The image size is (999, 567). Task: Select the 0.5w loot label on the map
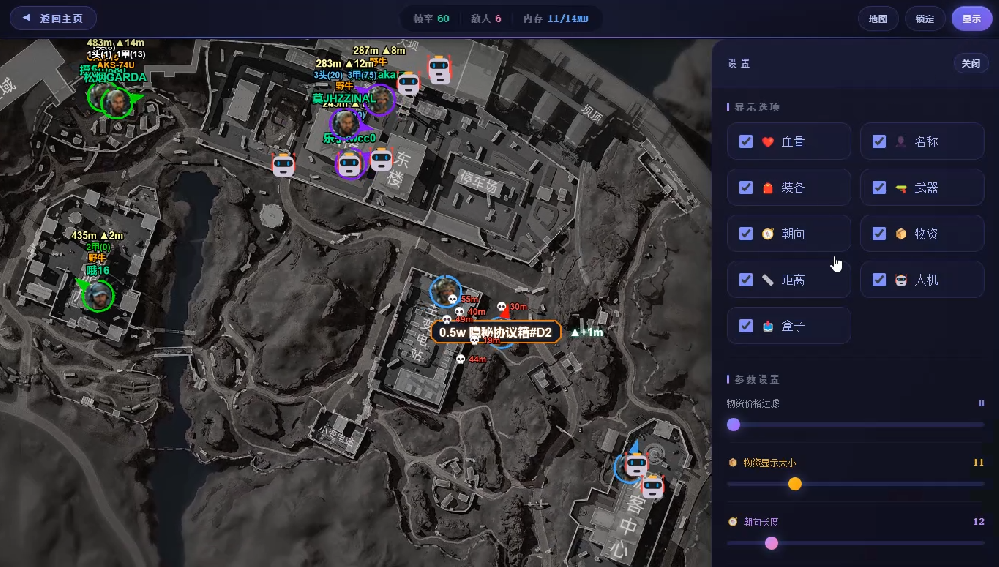click(x=496, y=332)
